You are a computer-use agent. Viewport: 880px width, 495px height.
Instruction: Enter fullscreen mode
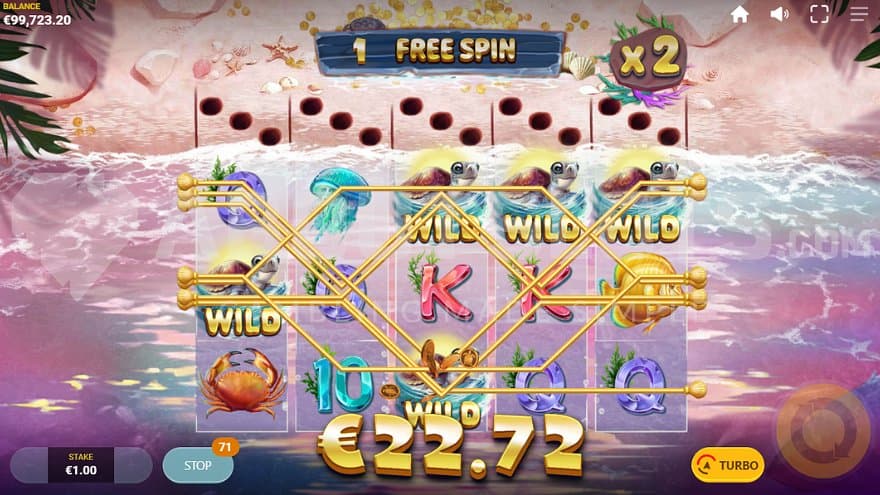[x=819, y=14]
